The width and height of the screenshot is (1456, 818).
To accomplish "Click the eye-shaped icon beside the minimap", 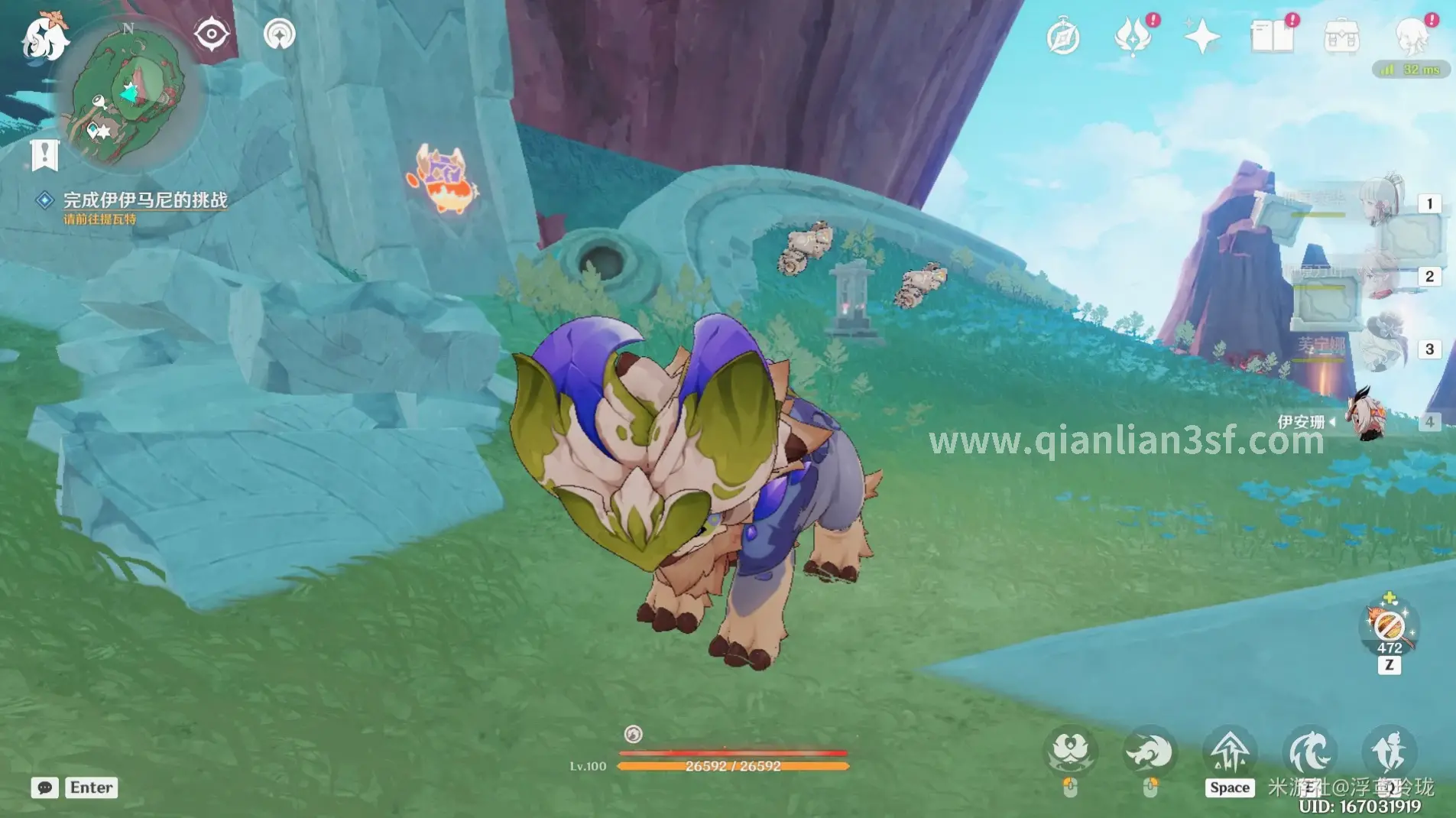I will coord(211,34).
